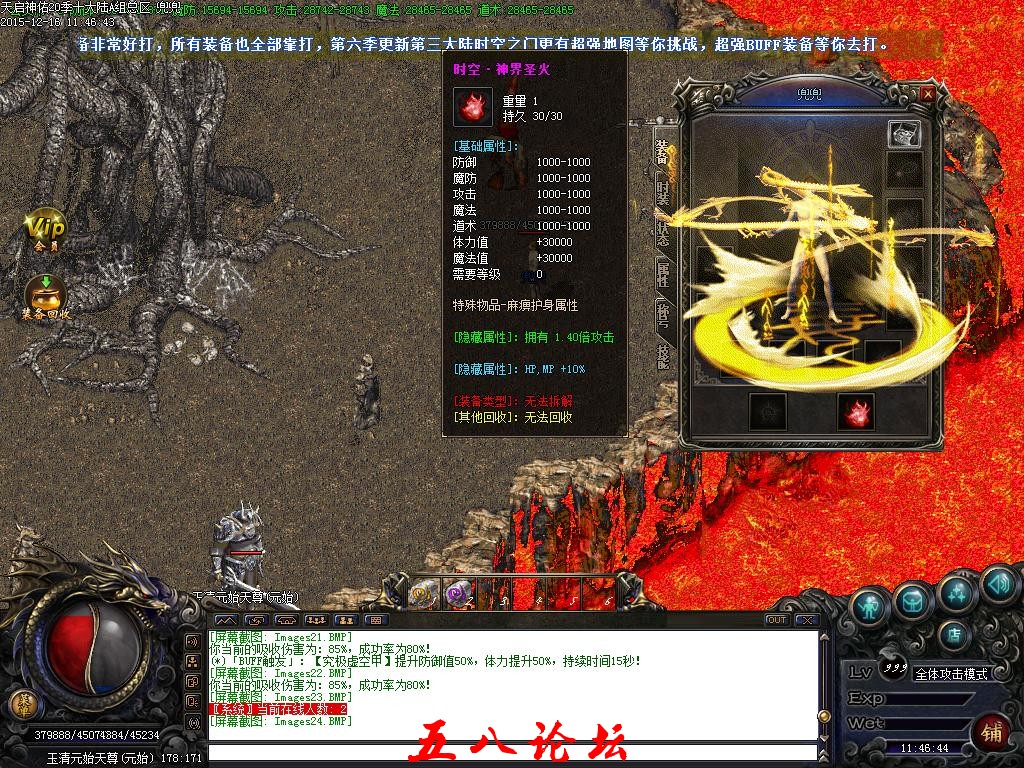Use the yellow scroll in hotbar slot 1

[x=421, y=593]
